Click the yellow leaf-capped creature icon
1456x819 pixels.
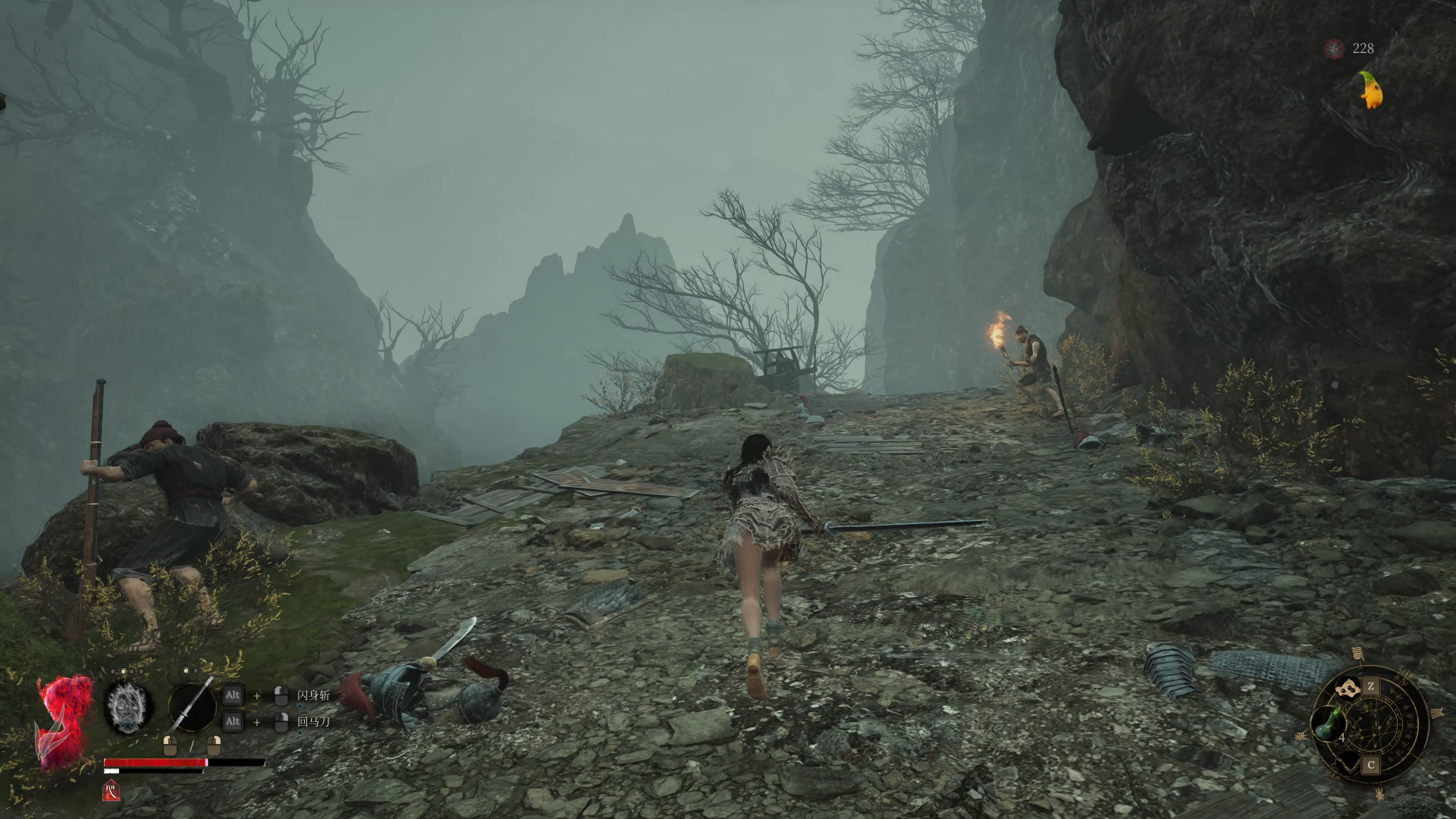pos(1371,90)
